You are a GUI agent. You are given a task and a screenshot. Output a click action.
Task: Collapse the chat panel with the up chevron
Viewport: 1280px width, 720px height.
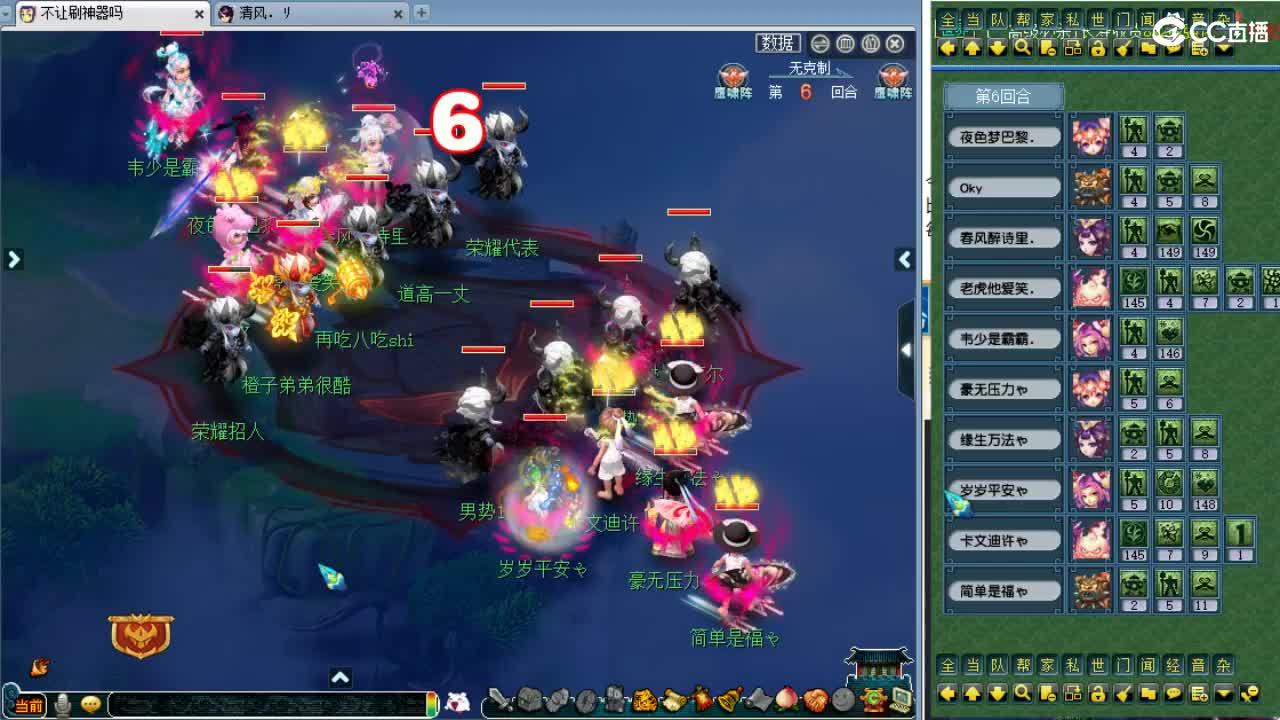point(340,677)
